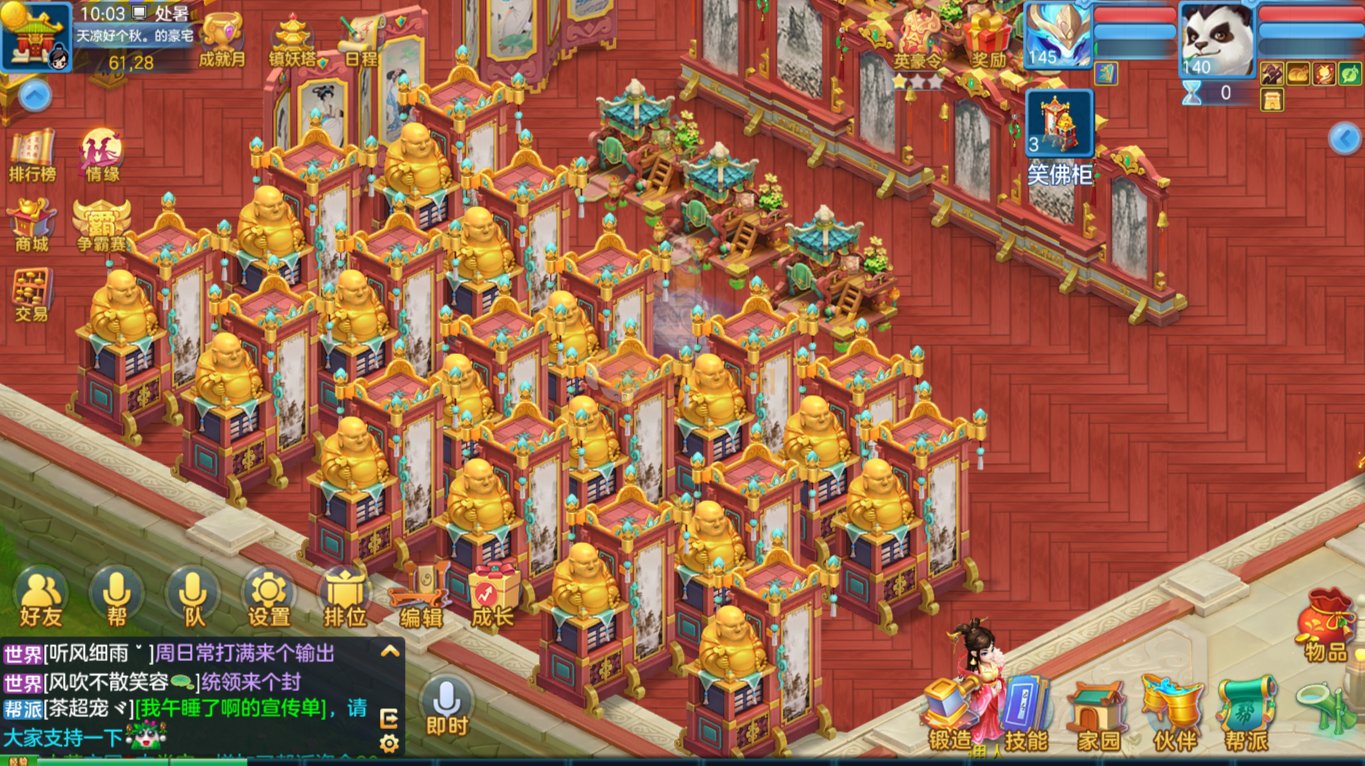Open the 排行榜 rankings scroll
The height and width of the screenshot is (766, 1365).
32,155
